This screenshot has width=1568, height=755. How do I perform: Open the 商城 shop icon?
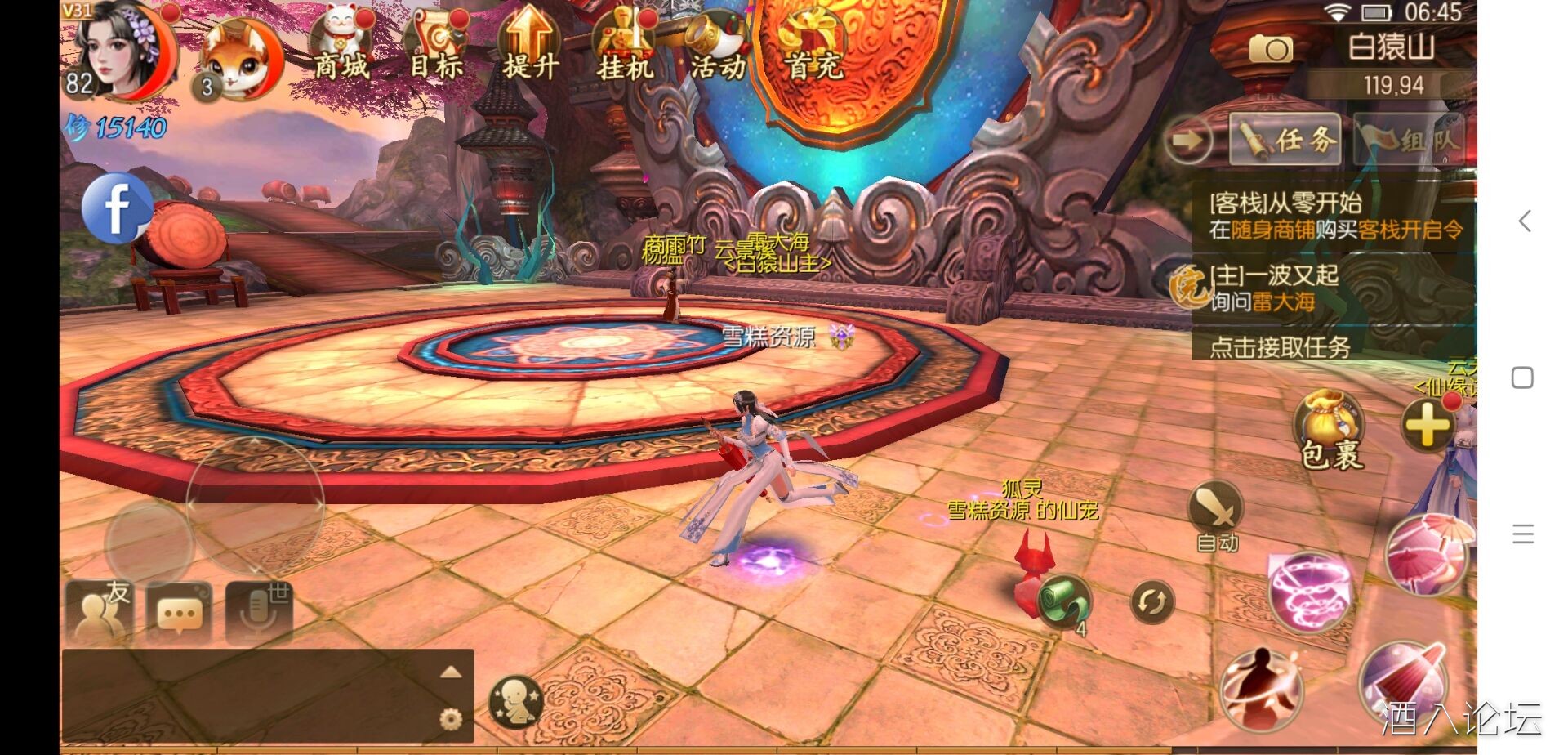click(x=341, y=45)
